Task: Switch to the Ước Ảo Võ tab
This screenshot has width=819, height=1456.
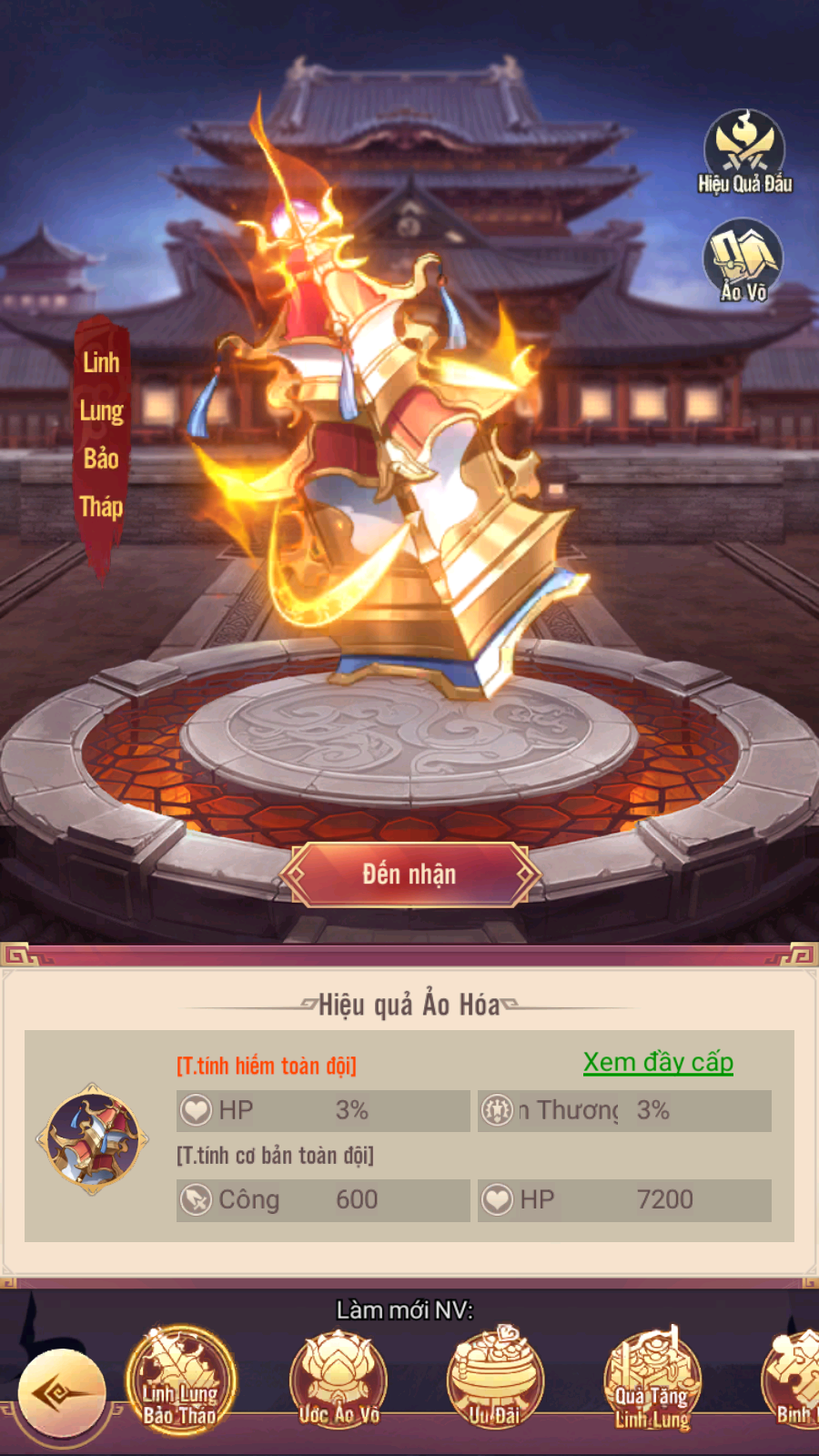Action: click(339, 1379)
